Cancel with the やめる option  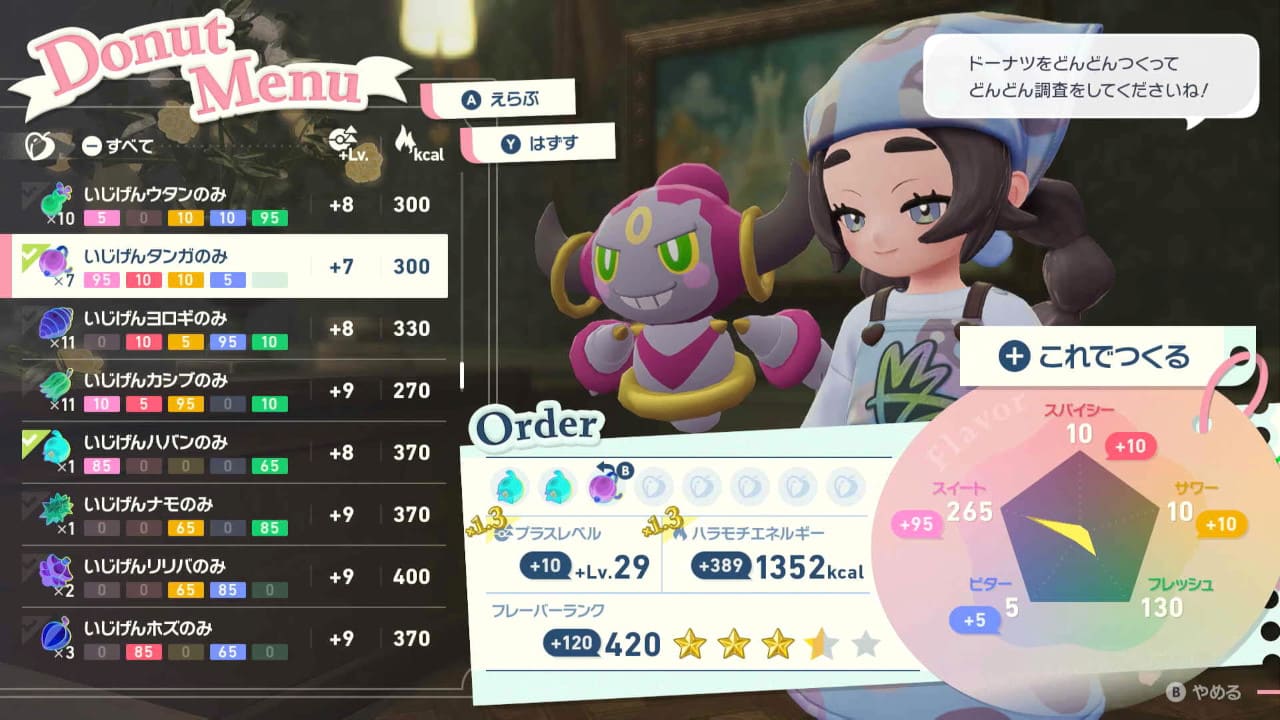tap(1207, 692)
